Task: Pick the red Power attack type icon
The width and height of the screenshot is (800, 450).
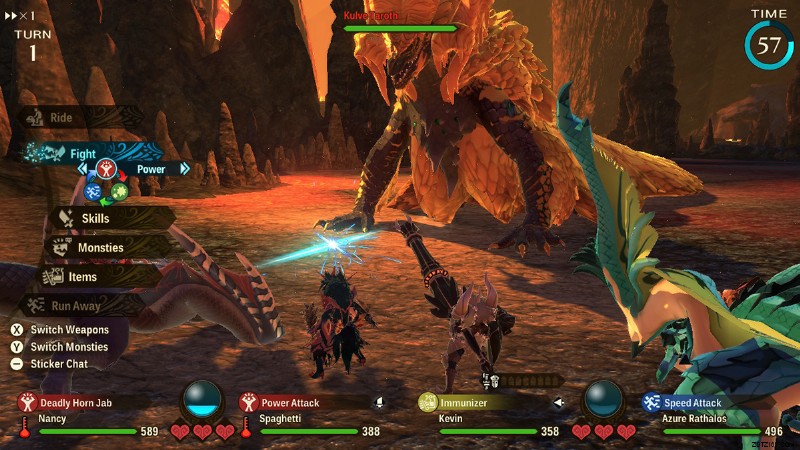Action: click(x=107, y=169)
